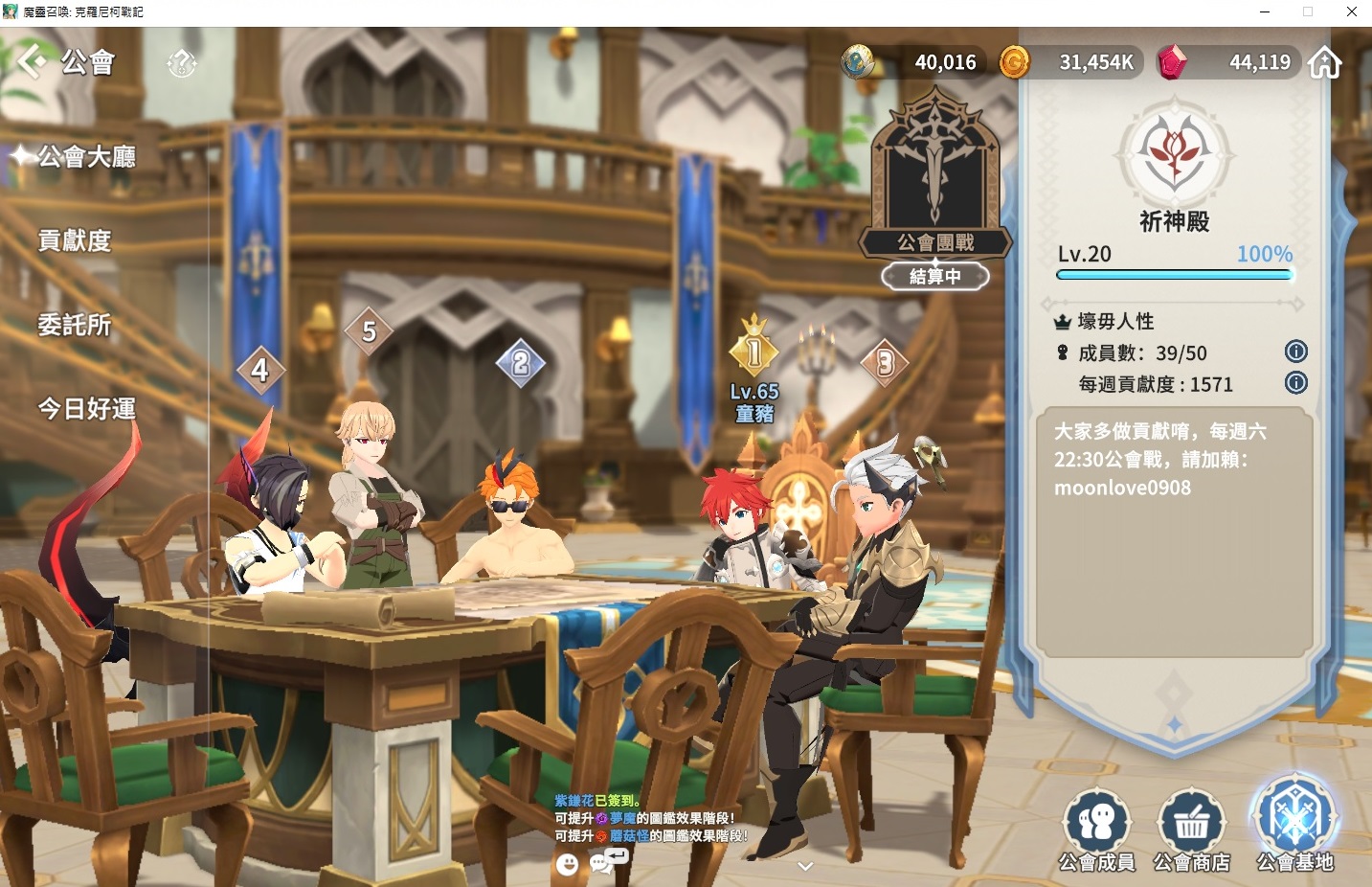Collapse chat with the down chevron
Viewport: 1372px width, 887px height.
click(x=805, y=866)
